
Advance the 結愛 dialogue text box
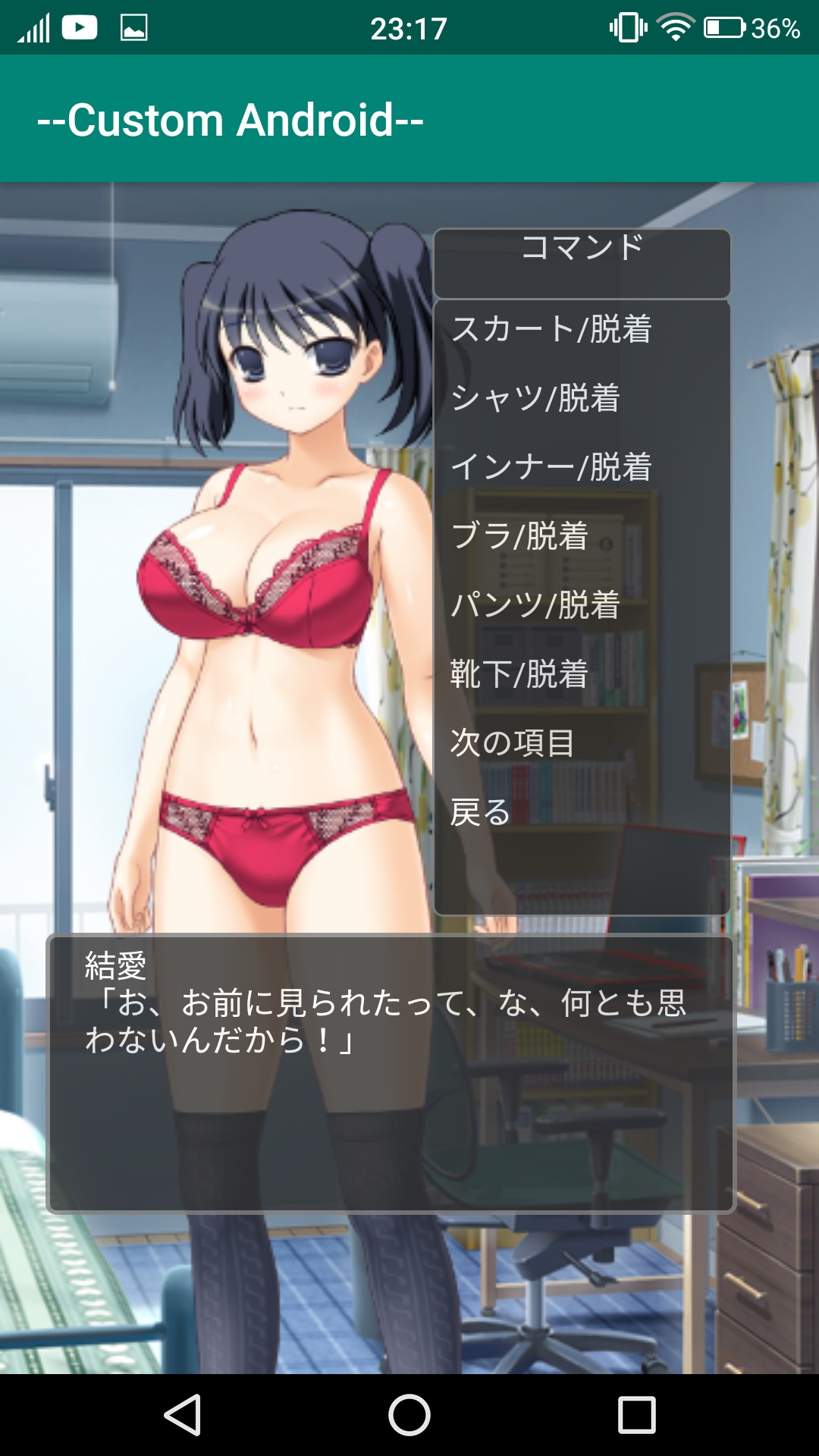tap(391, 1073)
